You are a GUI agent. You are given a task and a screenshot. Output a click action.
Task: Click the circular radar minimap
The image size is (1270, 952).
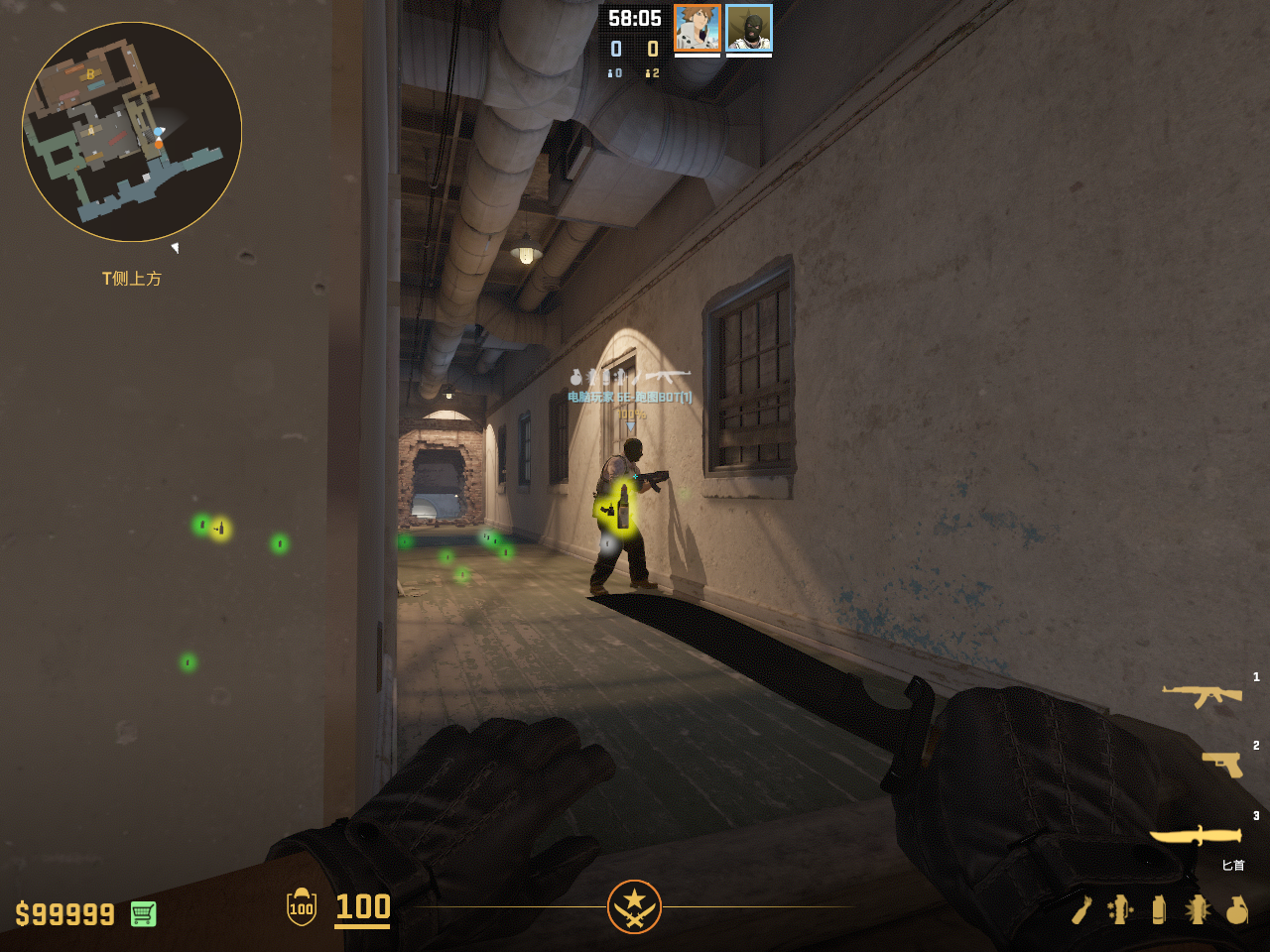(132, 132)
